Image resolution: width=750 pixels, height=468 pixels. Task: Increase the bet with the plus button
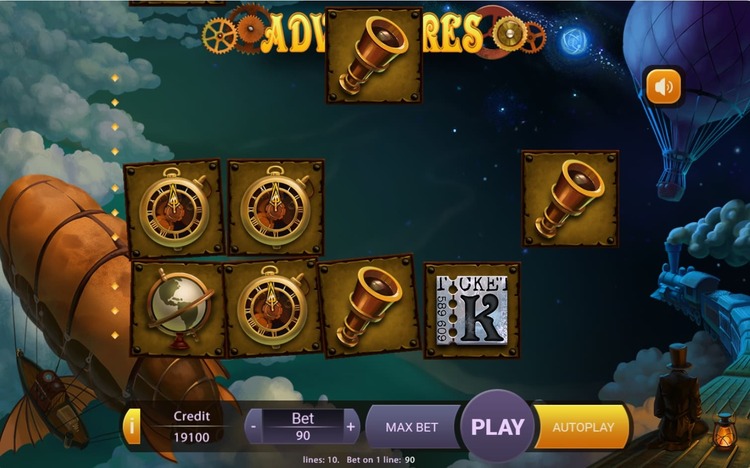(350, 427)
